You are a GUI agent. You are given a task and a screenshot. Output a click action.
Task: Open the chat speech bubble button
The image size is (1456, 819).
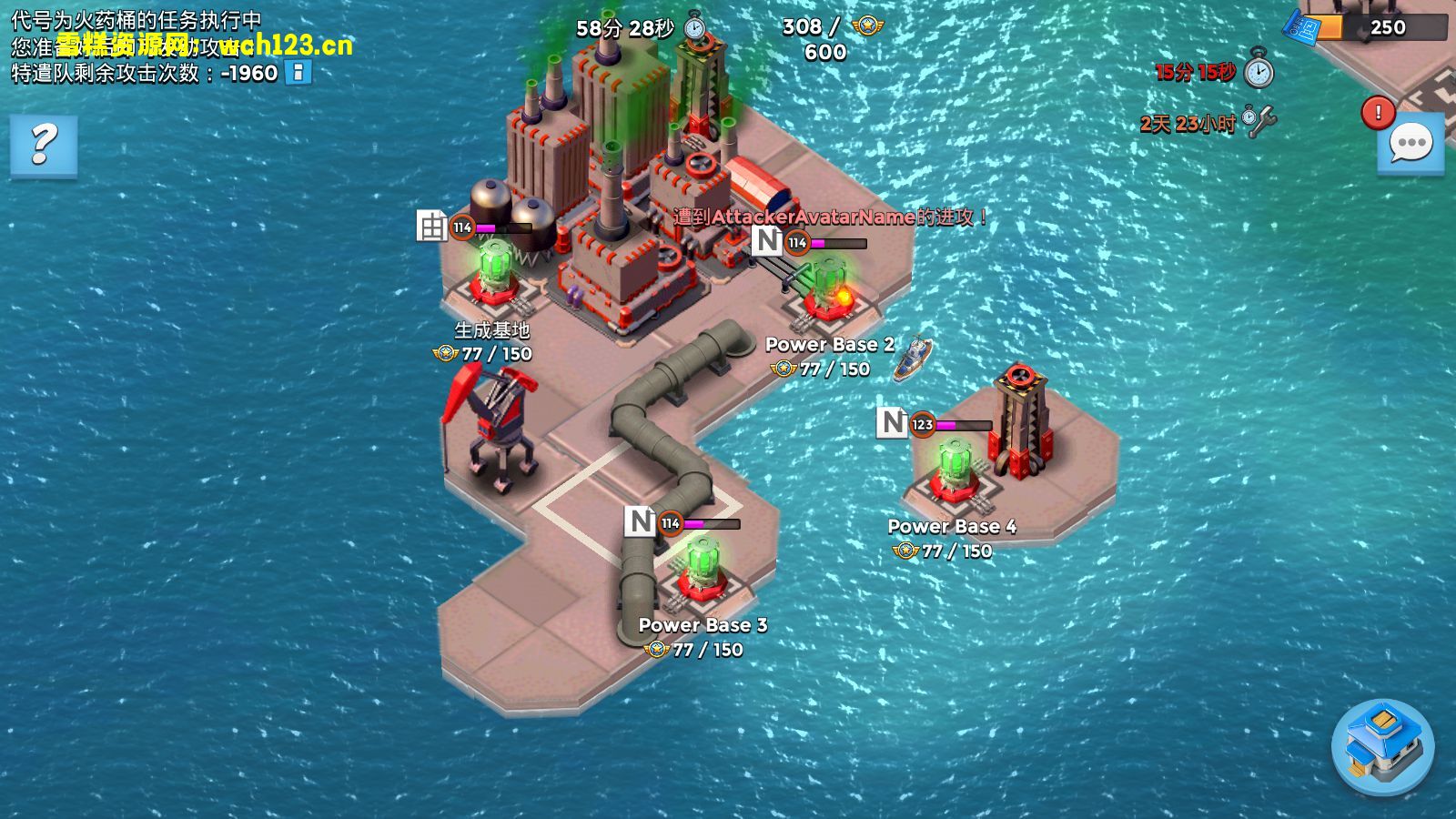tap(1410, 144)
